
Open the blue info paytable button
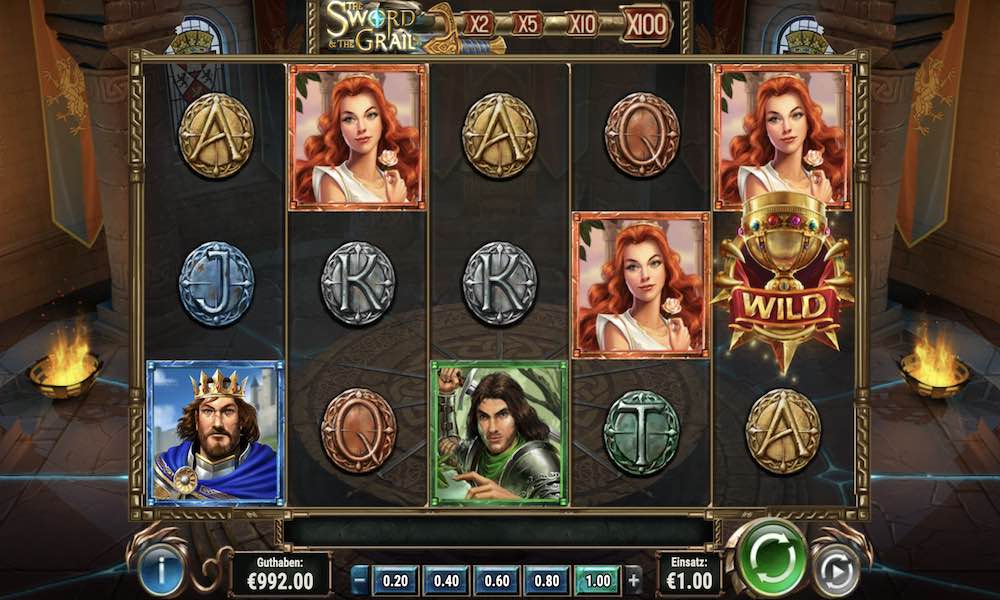[162, 573]
